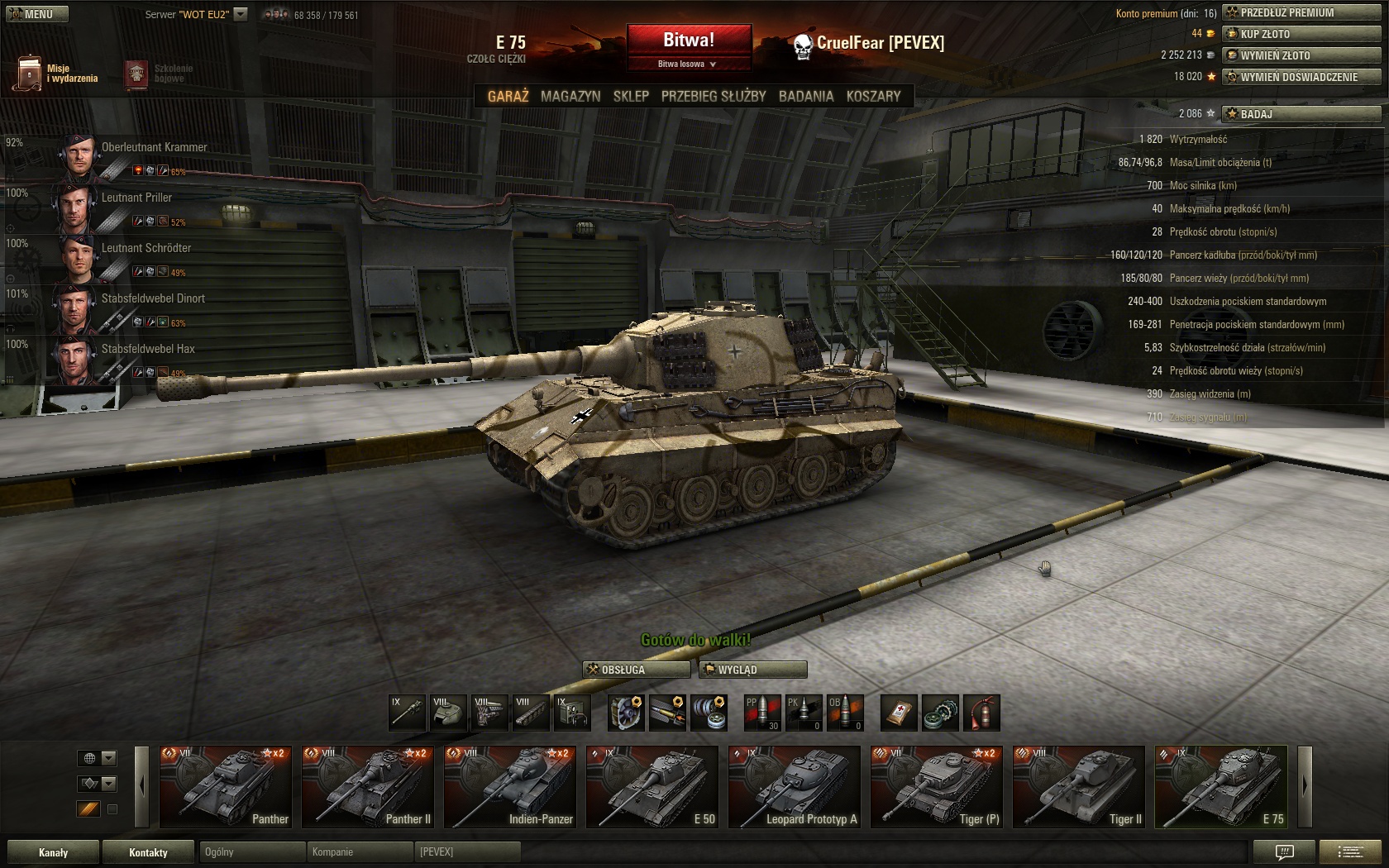Start battle with the Bitwa! button
Image resolution: width=1389 pixels, height=868 pixels.
click(689, 40)
